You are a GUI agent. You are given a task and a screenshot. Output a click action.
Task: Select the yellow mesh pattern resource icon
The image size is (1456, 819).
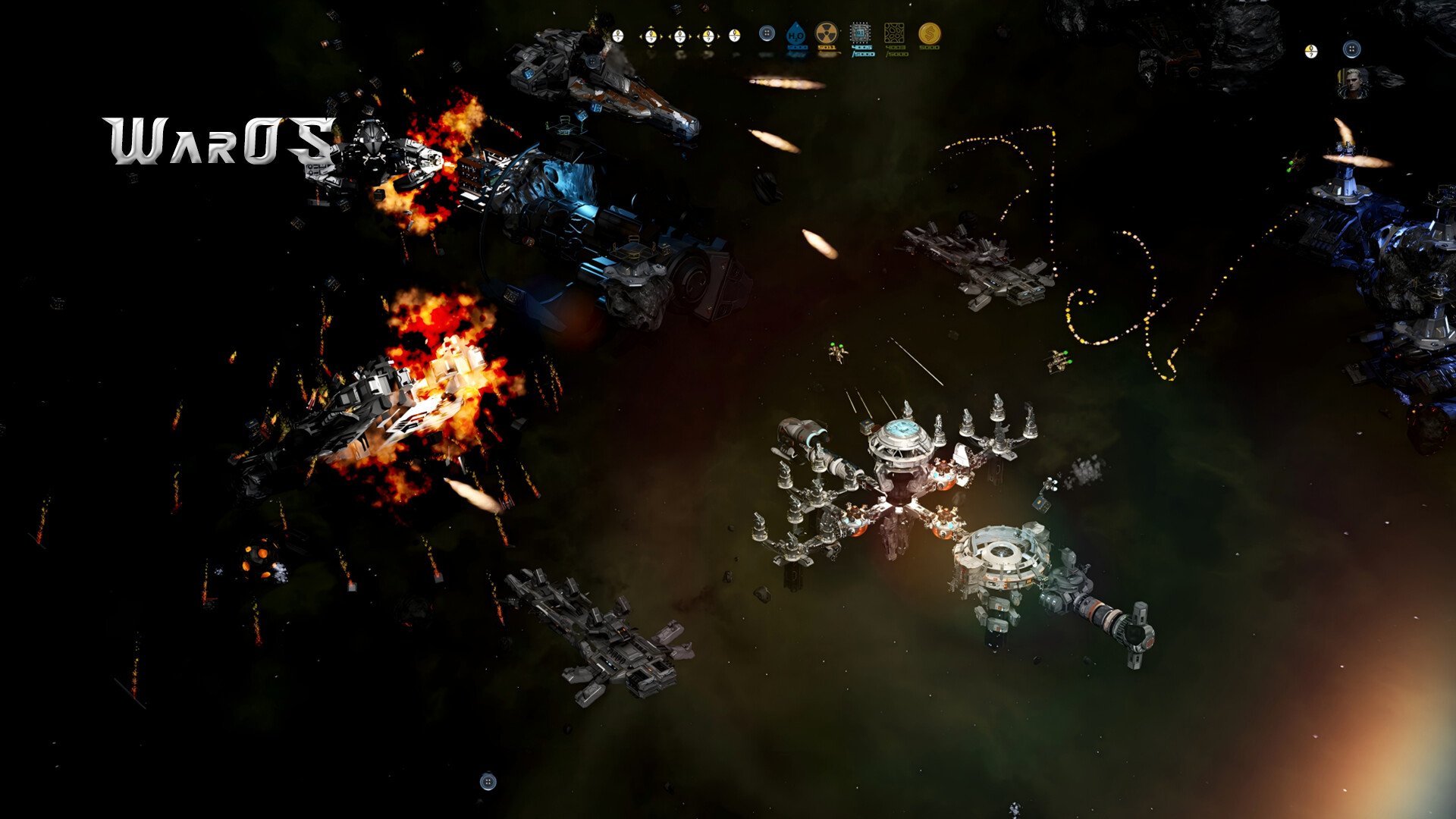[x=895, y=33]
